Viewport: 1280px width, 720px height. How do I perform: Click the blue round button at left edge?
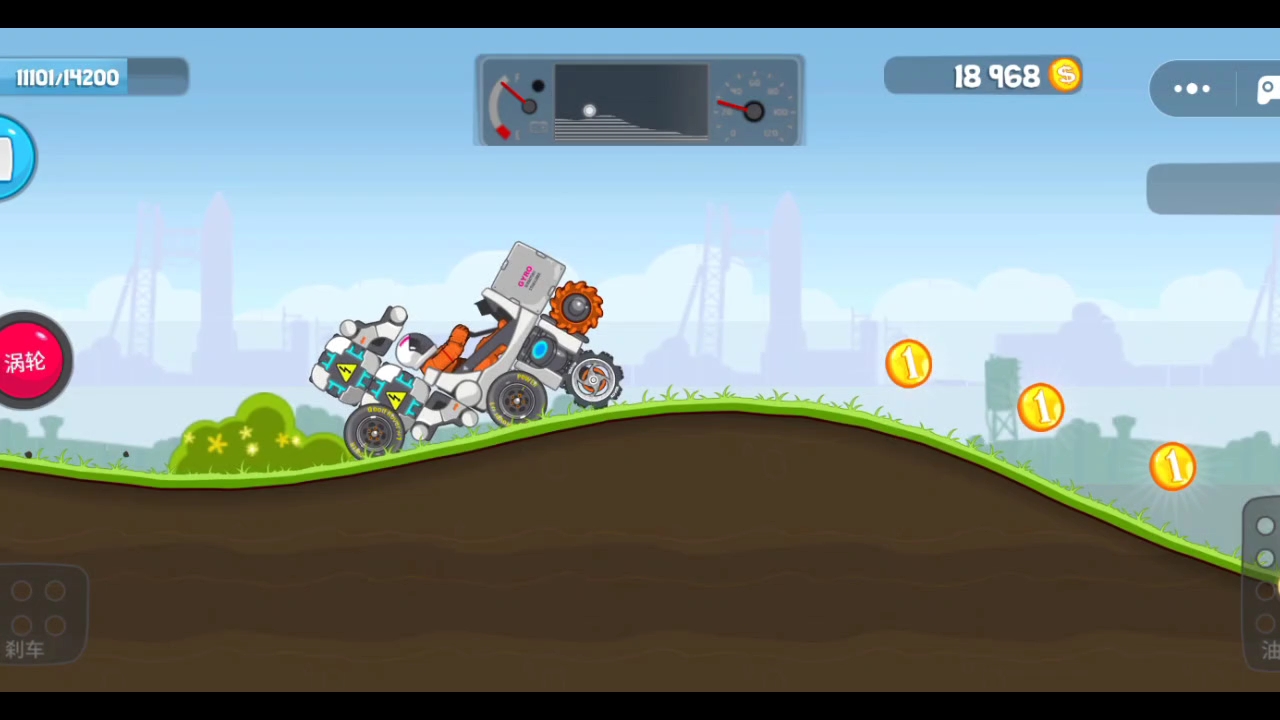[14, 158]
